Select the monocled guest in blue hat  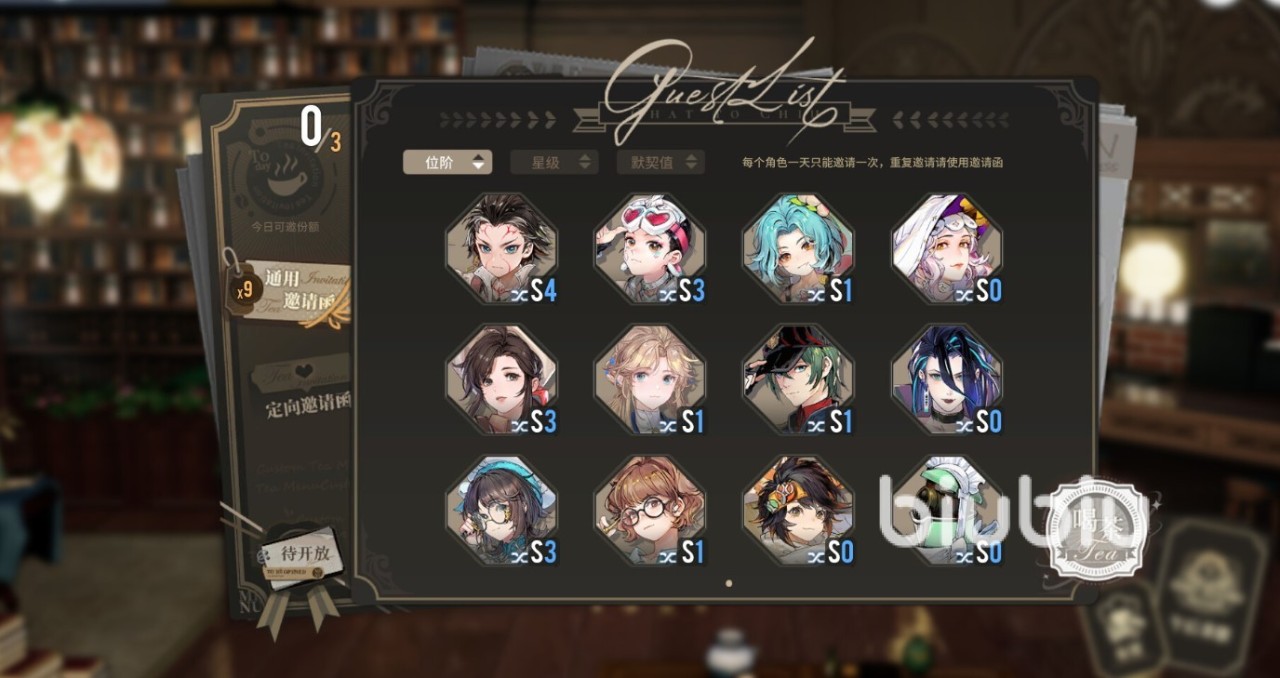pos(501,510)
